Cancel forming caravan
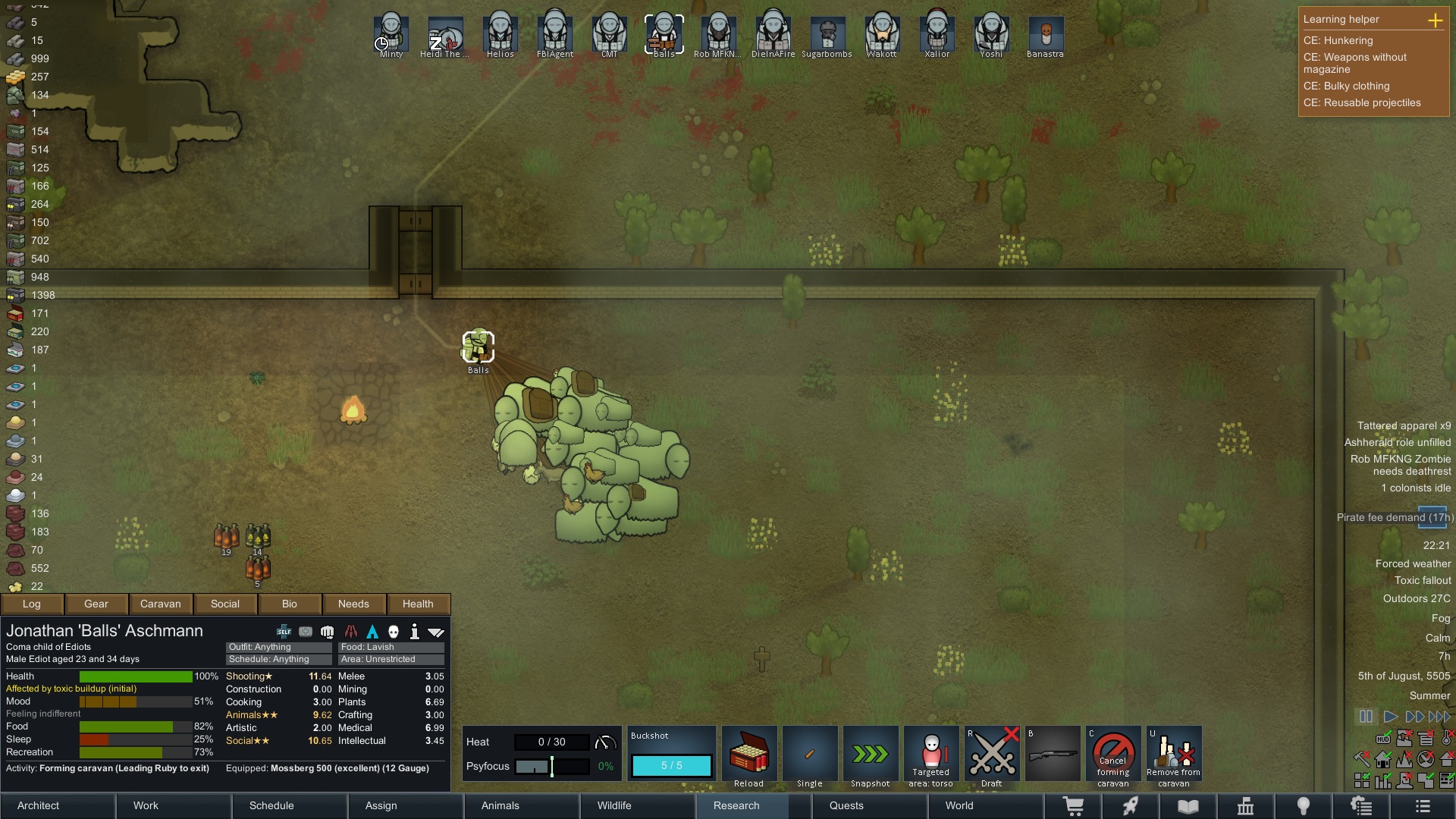1456x819 pixels. coord(1112,755)
